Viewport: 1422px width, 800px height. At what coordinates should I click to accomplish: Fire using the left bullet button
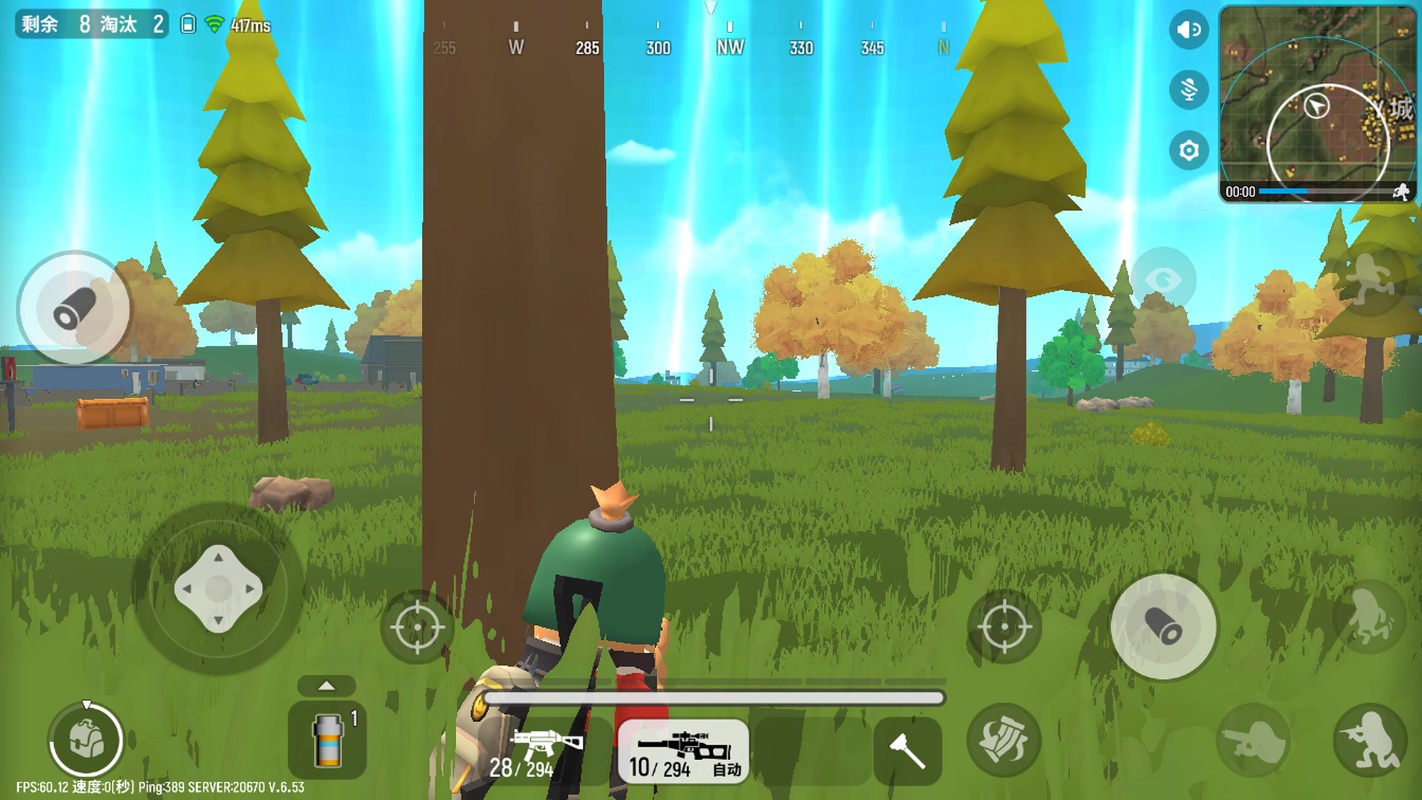(x=73, y=309)
